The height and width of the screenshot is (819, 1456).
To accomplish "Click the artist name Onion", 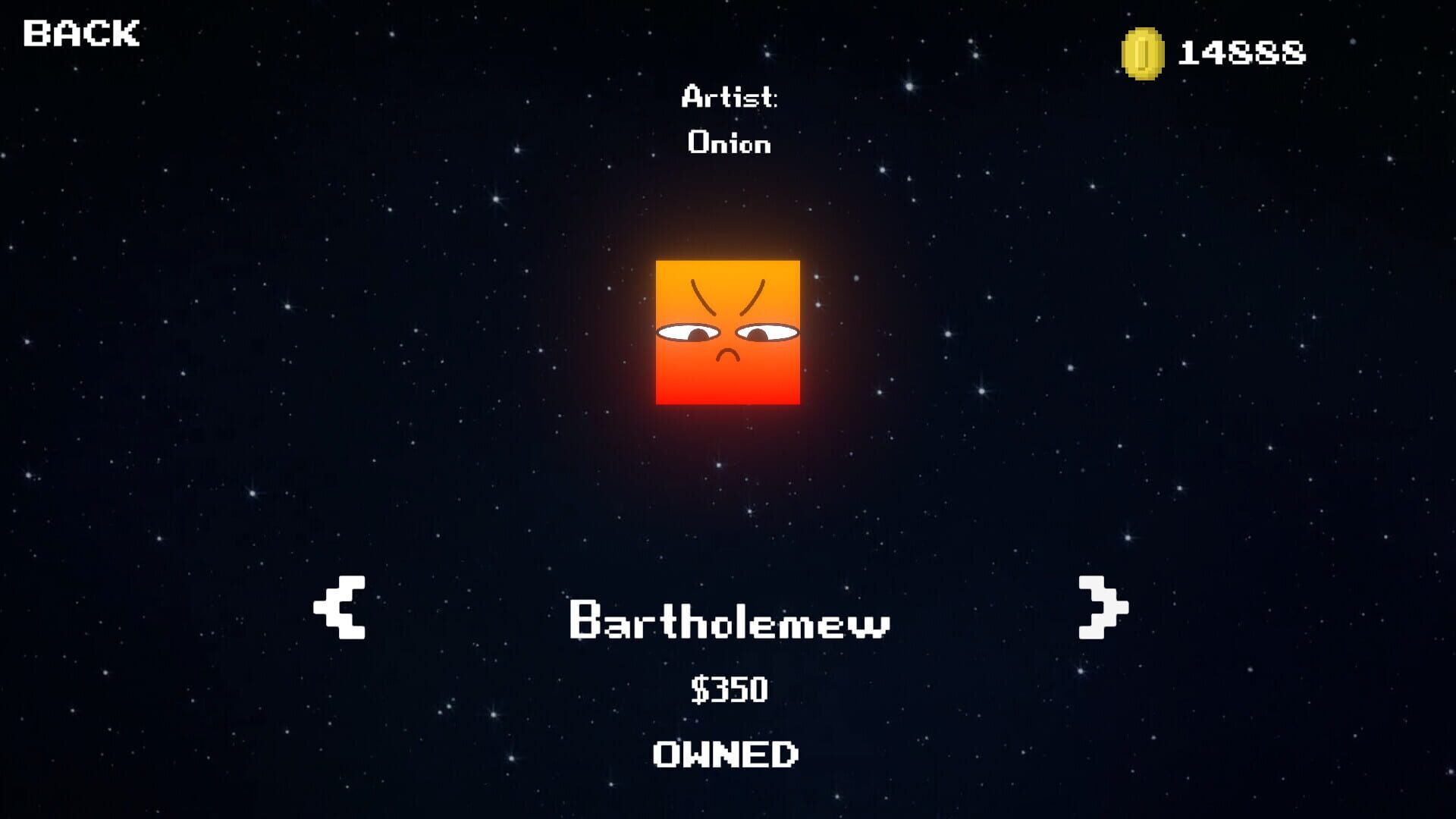I will 730,143.
